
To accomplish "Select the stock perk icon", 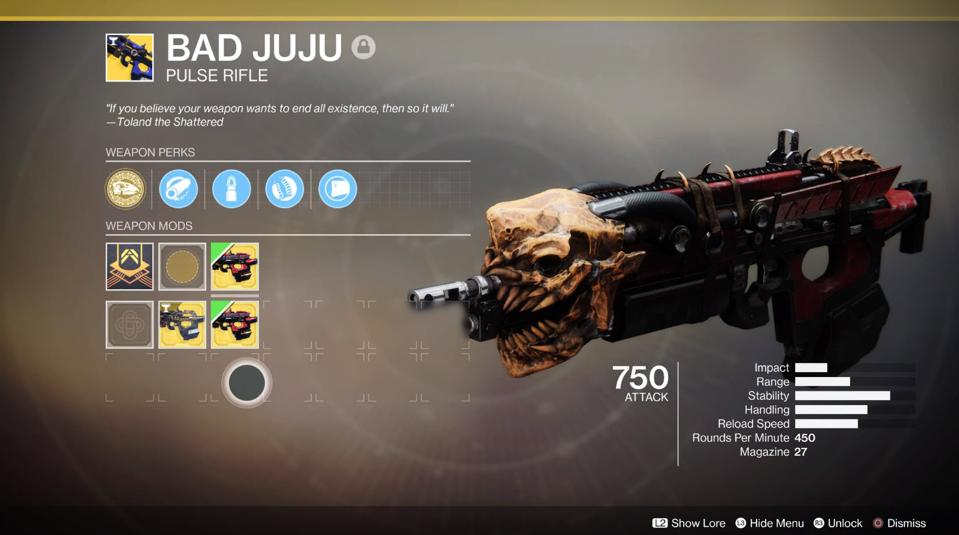I will pyautogui.click(x=337, y=189).
